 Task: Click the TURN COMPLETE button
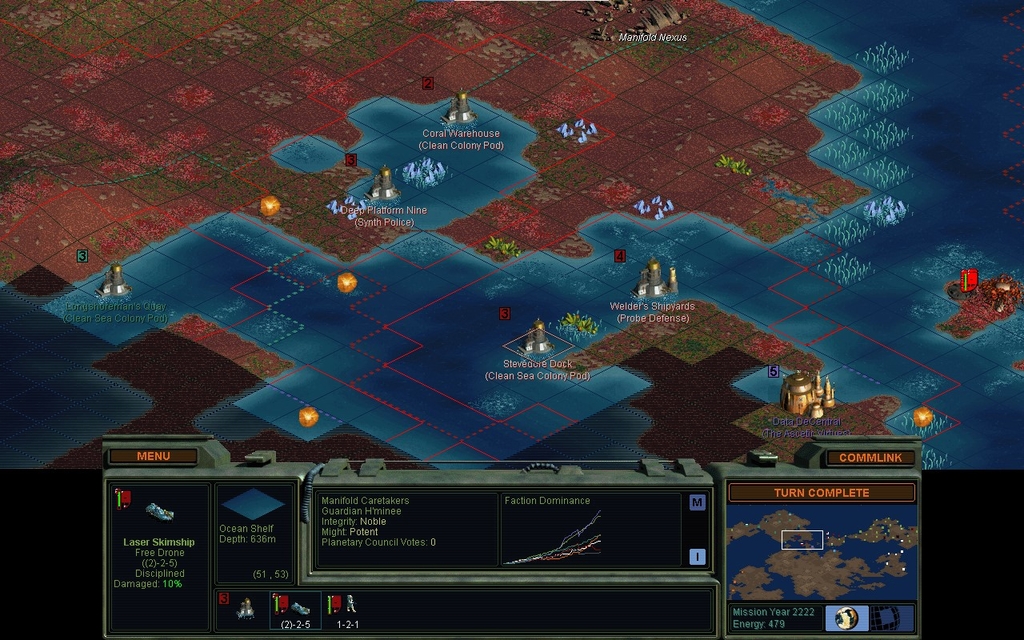[820, 493]
